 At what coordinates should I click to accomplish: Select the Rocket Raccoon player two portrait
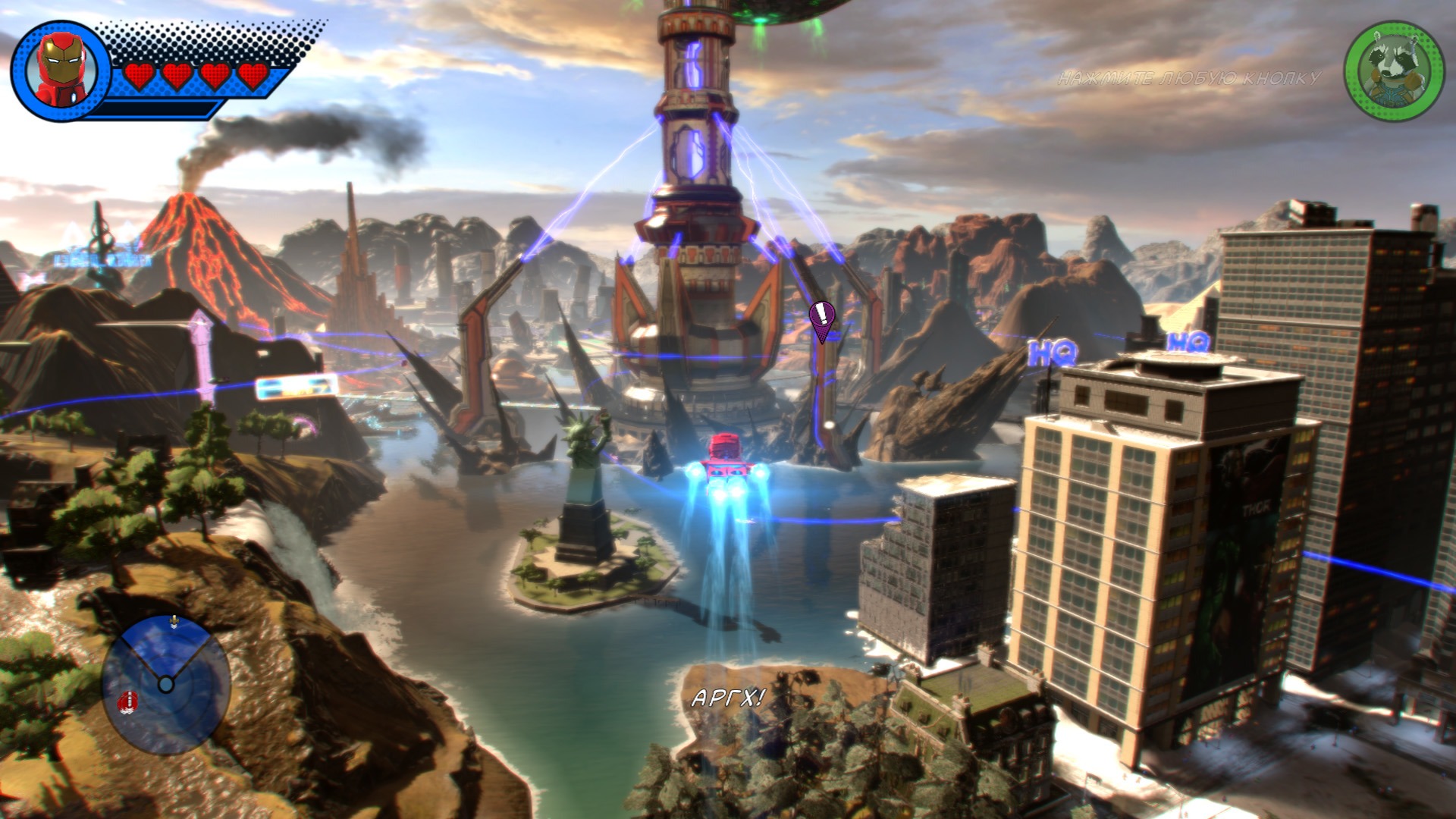[1394, 71]
